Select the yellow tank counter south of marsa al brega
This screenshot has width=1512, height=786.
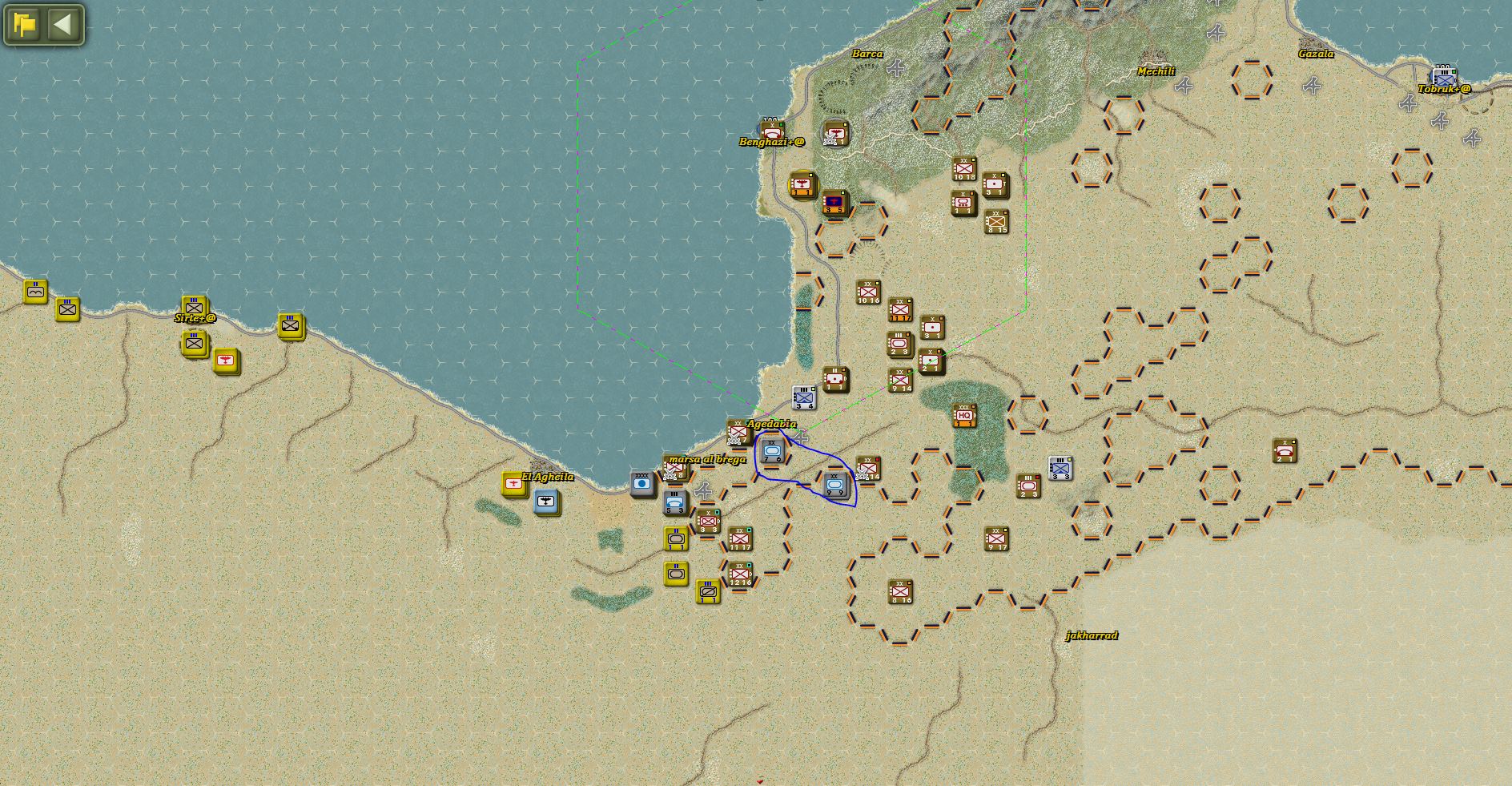pyautogui.click(x=676, y=539)
